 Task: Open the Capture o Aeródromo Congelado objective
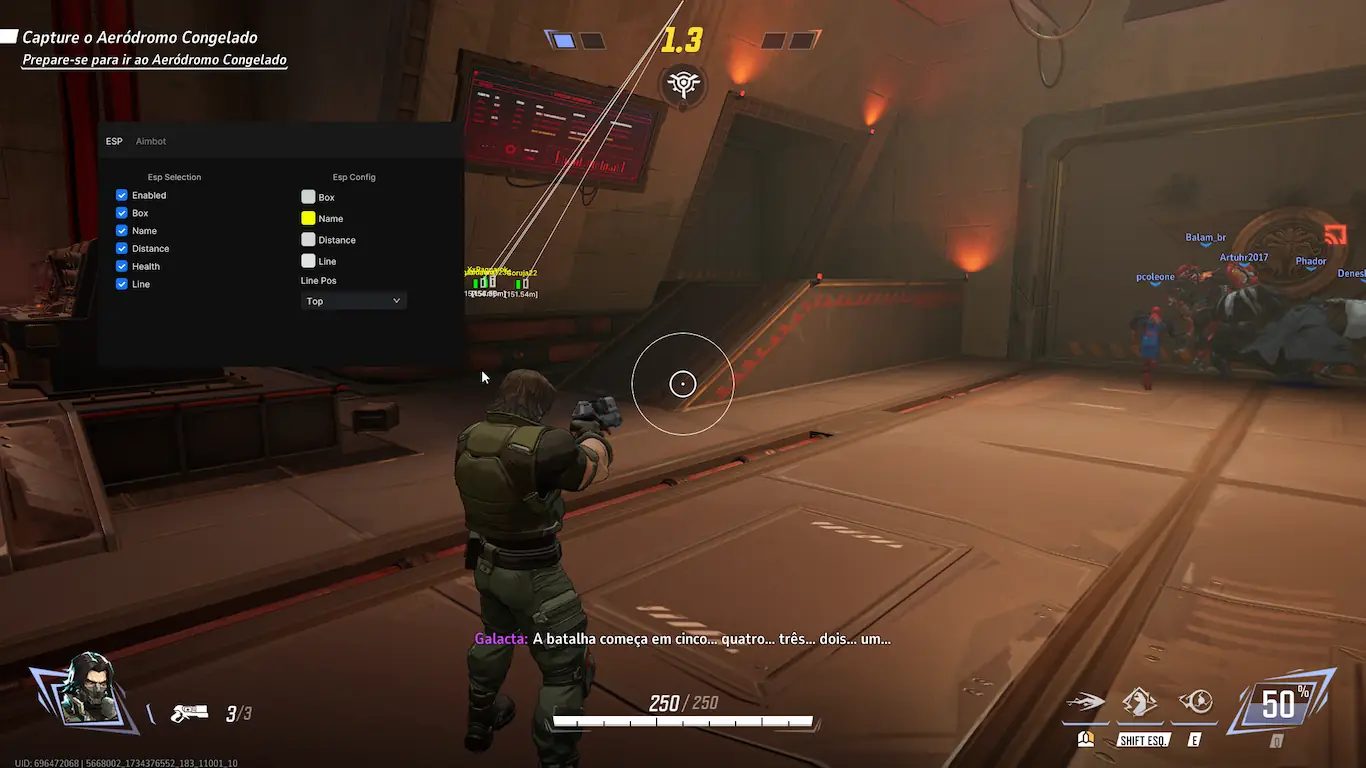(140, 38)
